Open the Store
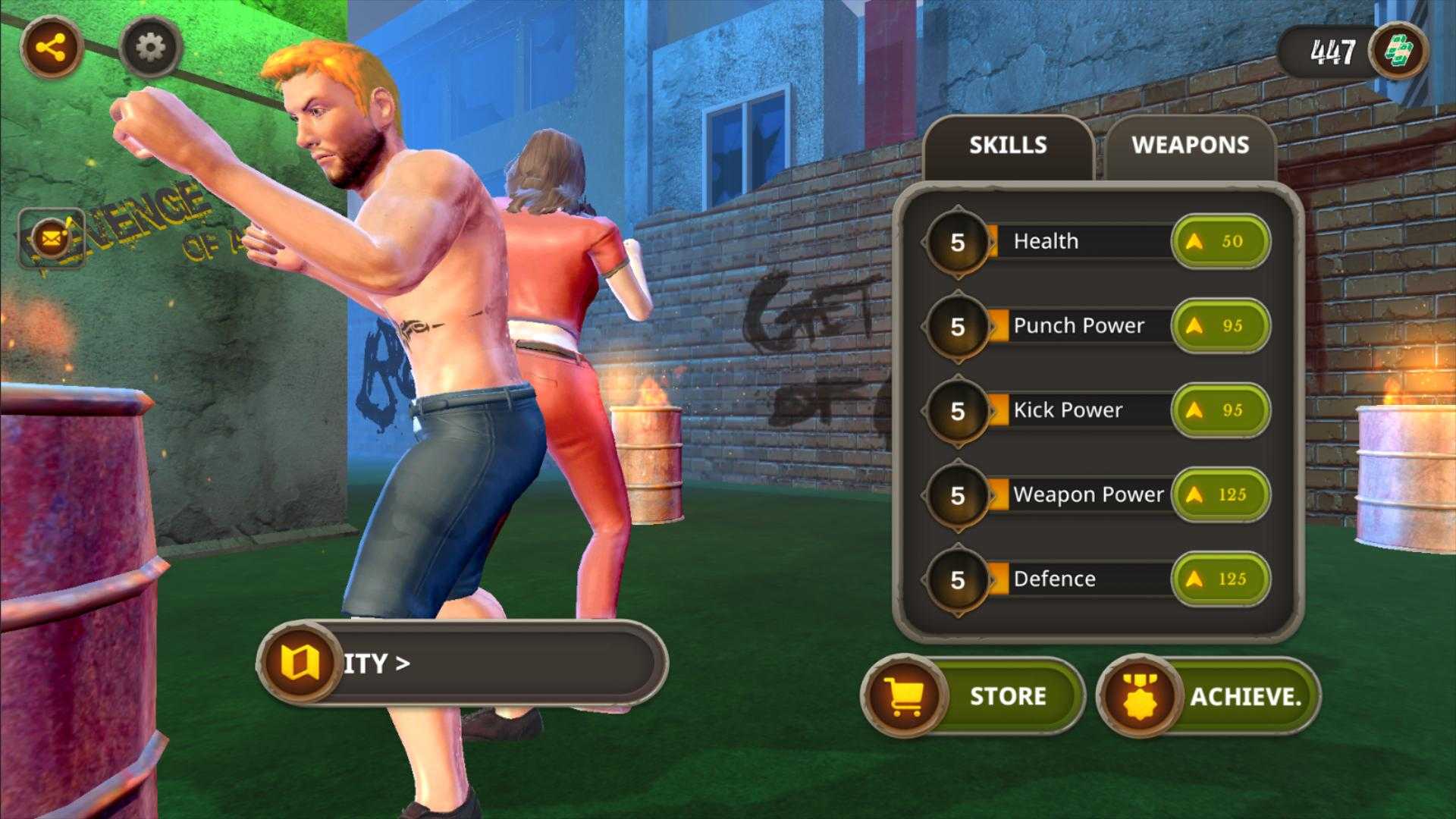This screenshot has width=1456, height=819. 974,695
